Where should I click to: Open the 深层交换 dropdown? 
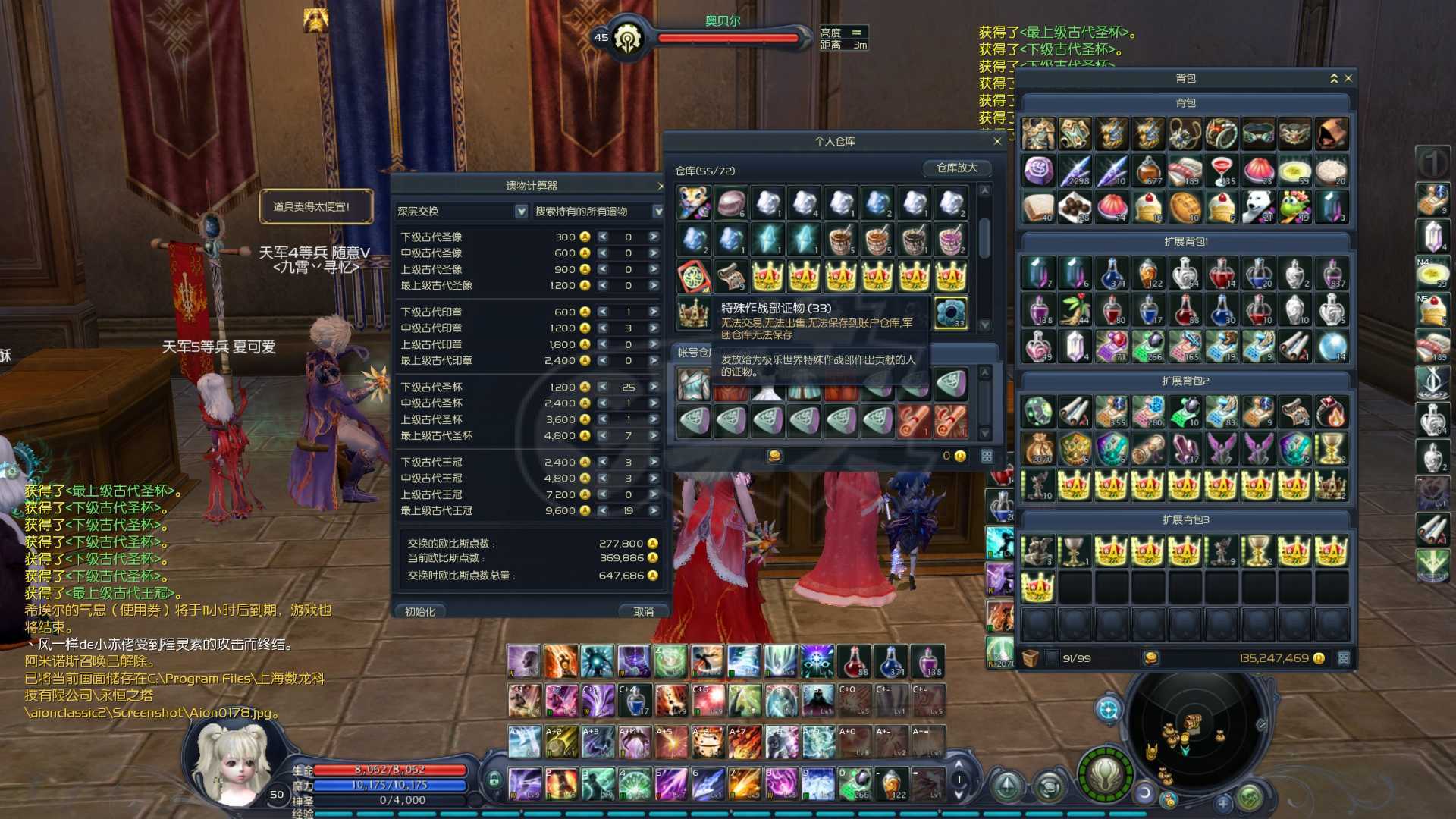coord(521,212)
